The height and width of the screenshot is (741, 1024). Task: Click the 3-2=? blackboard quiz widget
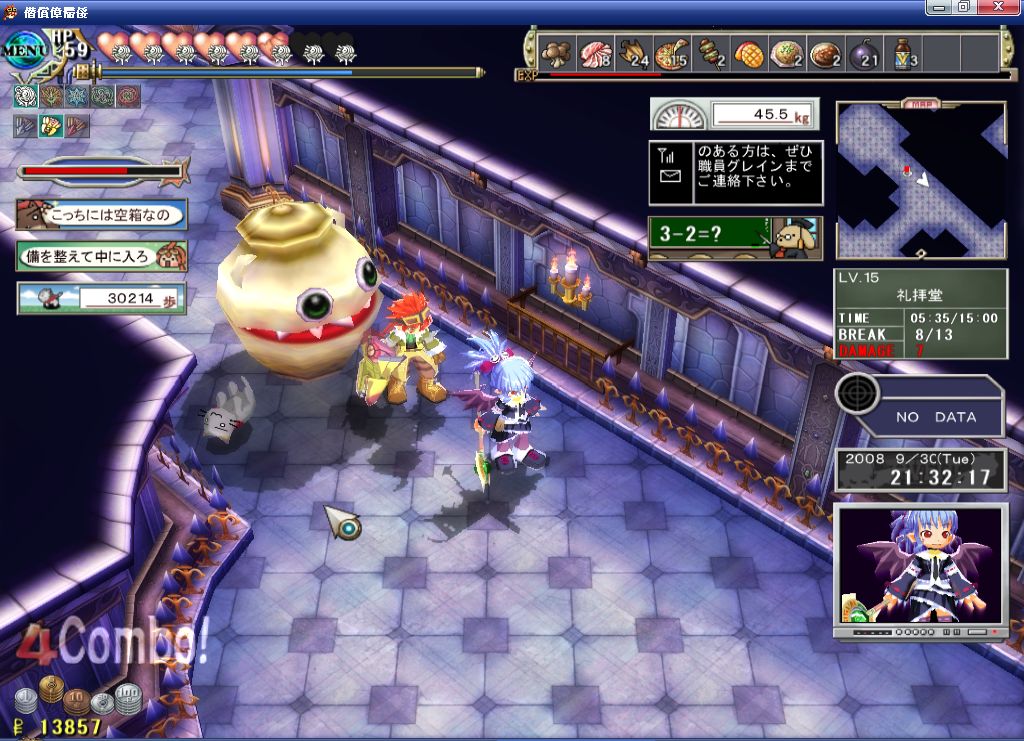pos(735,238)
